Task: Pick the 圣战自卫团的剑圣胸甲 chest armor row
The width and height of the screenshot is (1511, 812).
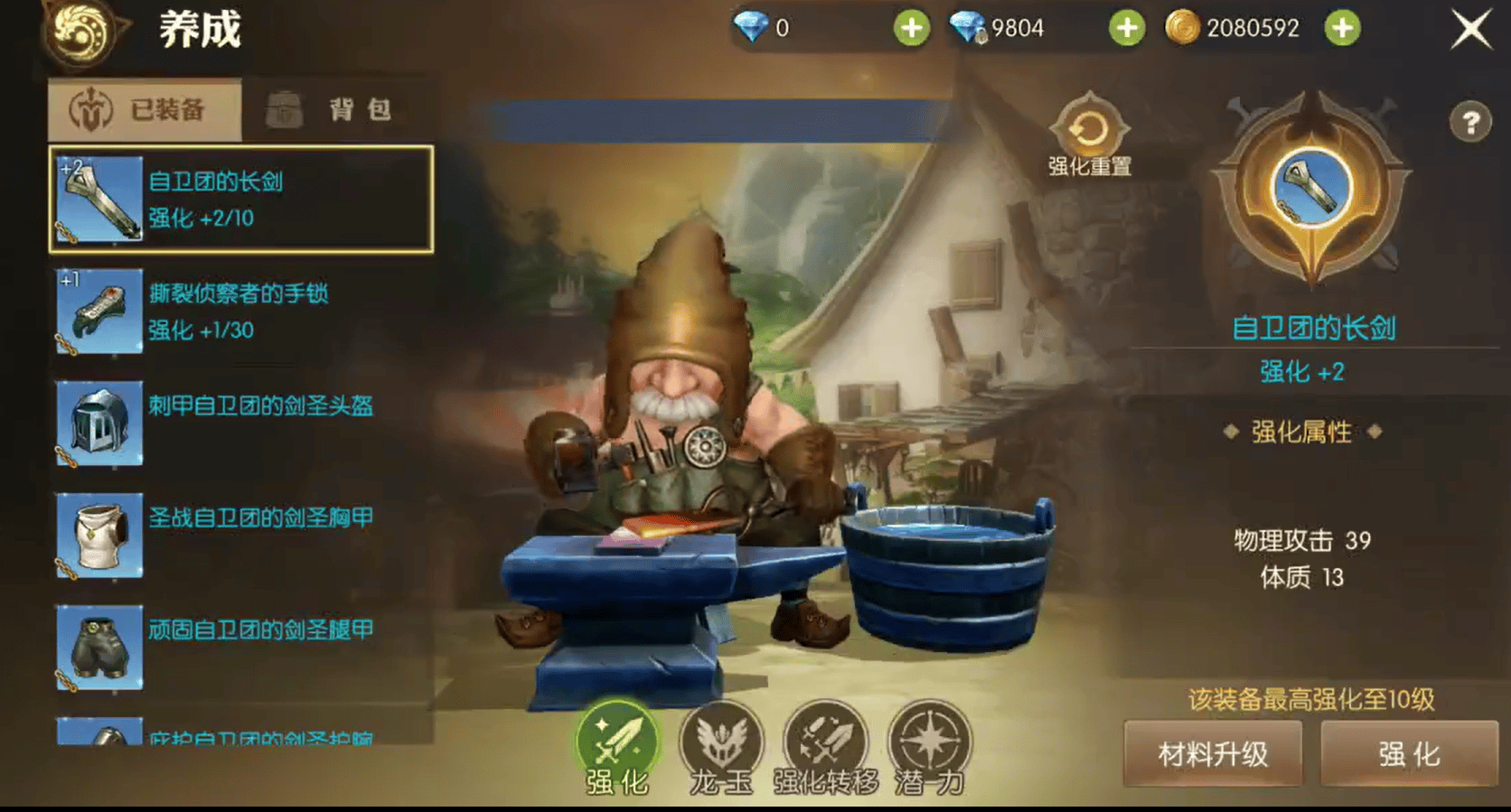Action: pos(241,535)
